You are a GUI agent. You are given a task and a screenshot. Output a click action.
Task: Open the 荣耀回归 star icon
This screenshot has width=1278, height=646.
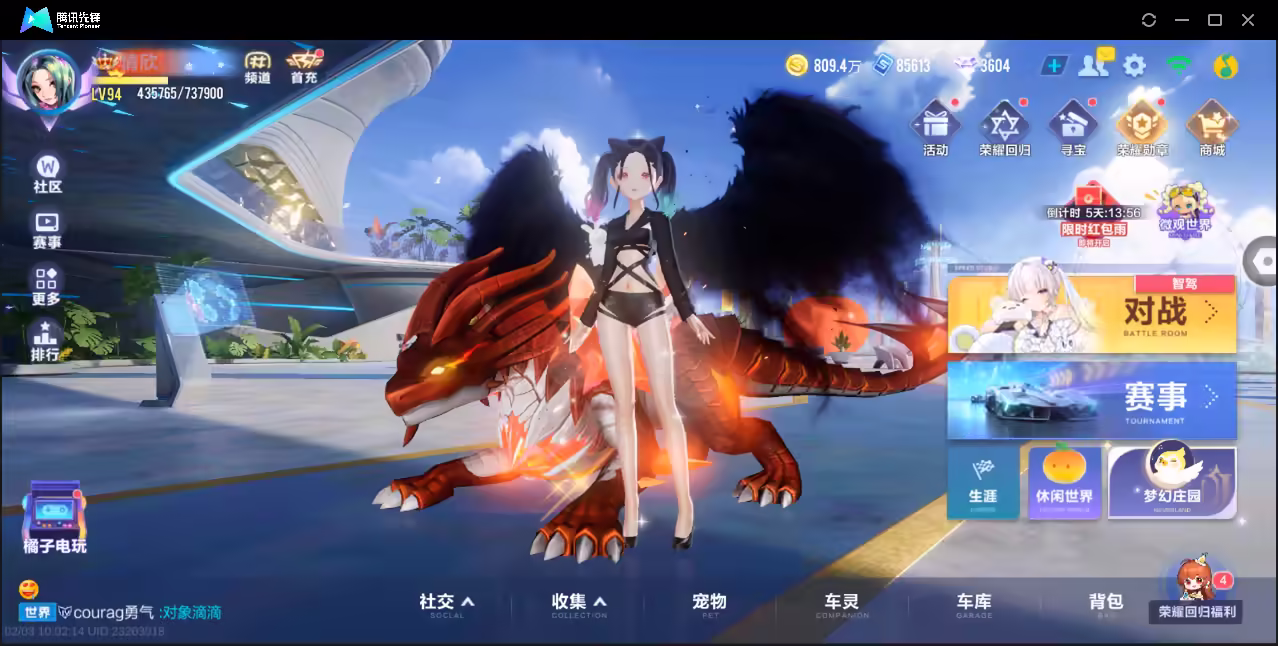(x=1004, y=128)
